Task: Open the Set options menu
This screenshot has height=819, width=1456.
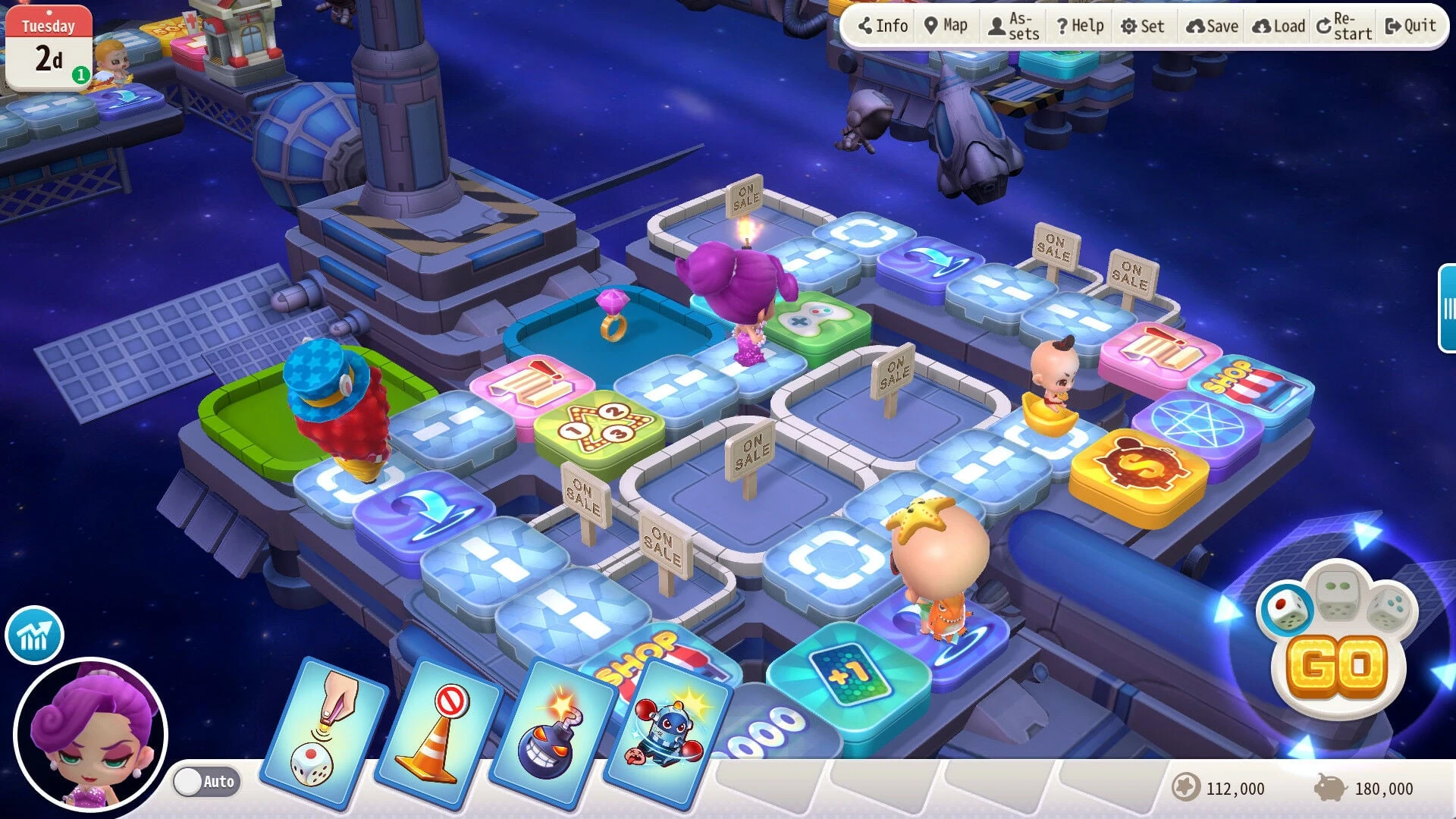Action: tap(1142, 27)
